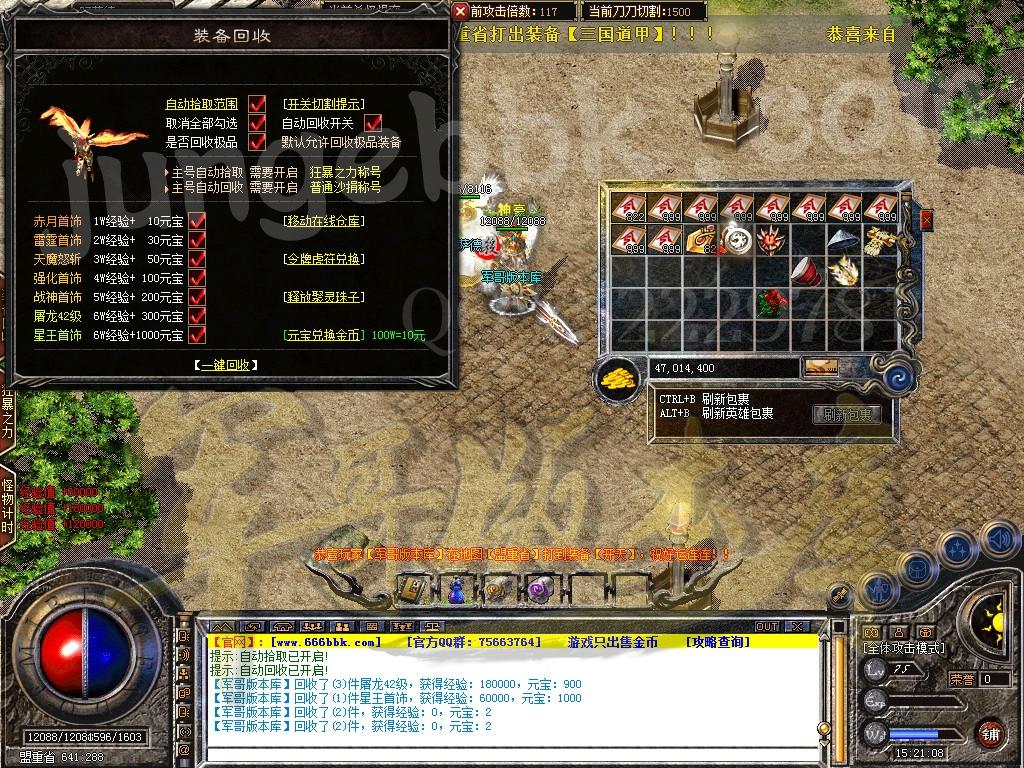Image resolution: width=1024 pixels, height=768 pixels.
Task: Click the 刷新包裹 refresh bag button
Action: (846, 414)
